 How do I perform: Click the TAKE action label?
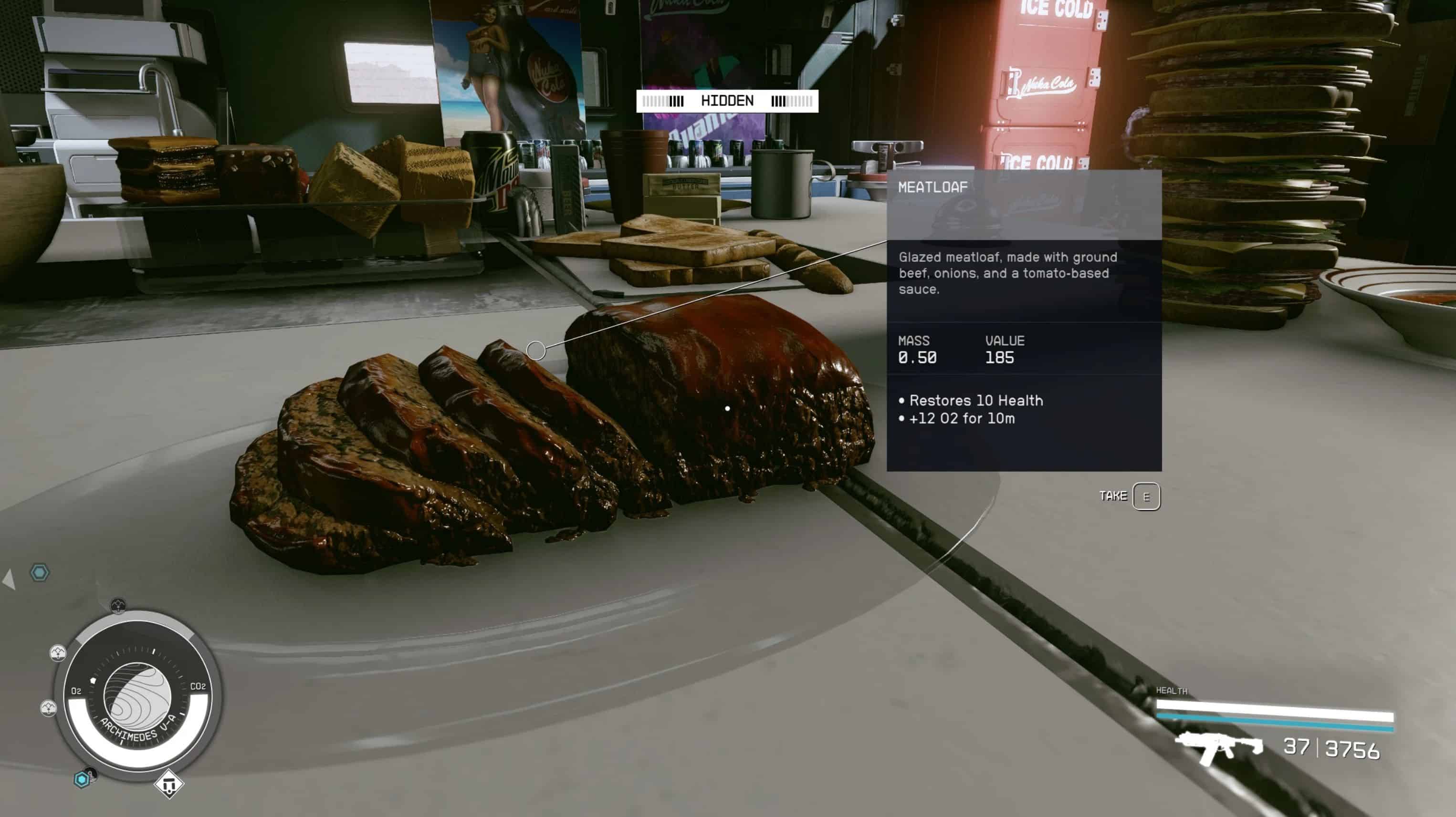coord(1112,496)
